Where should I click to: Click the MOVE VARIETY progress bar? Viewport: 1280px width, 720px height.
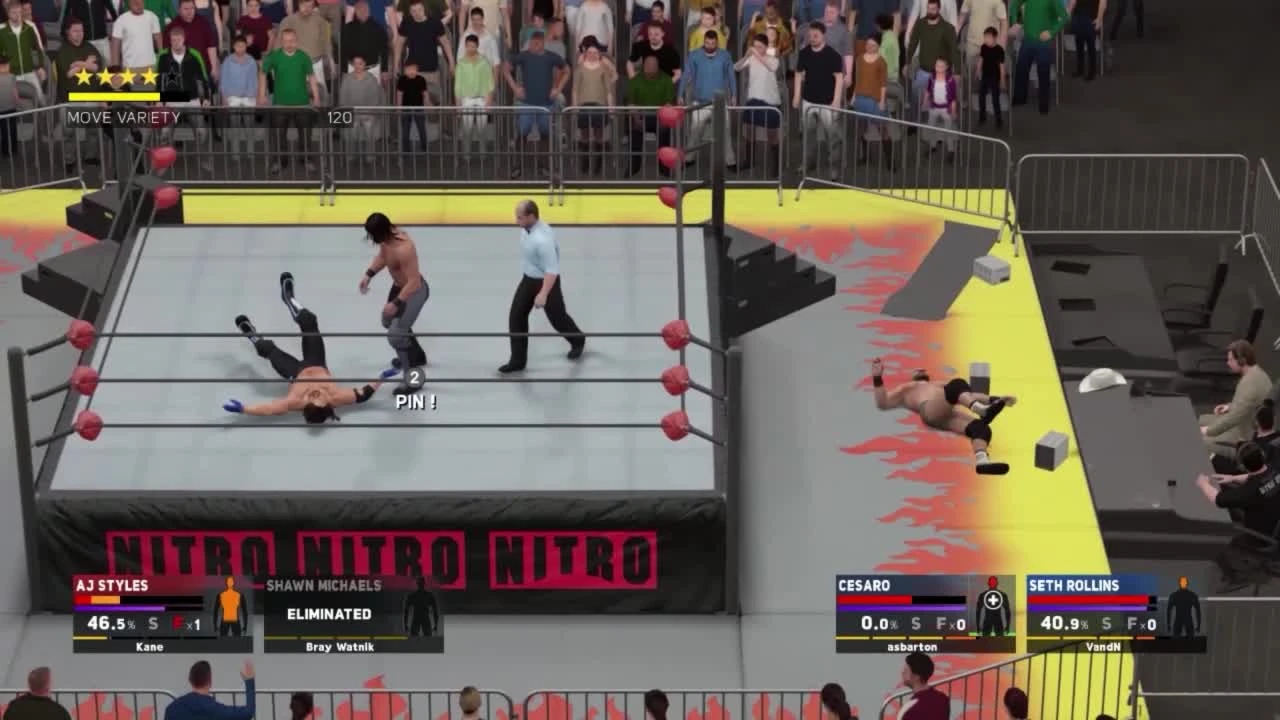(x=113, y=95)
